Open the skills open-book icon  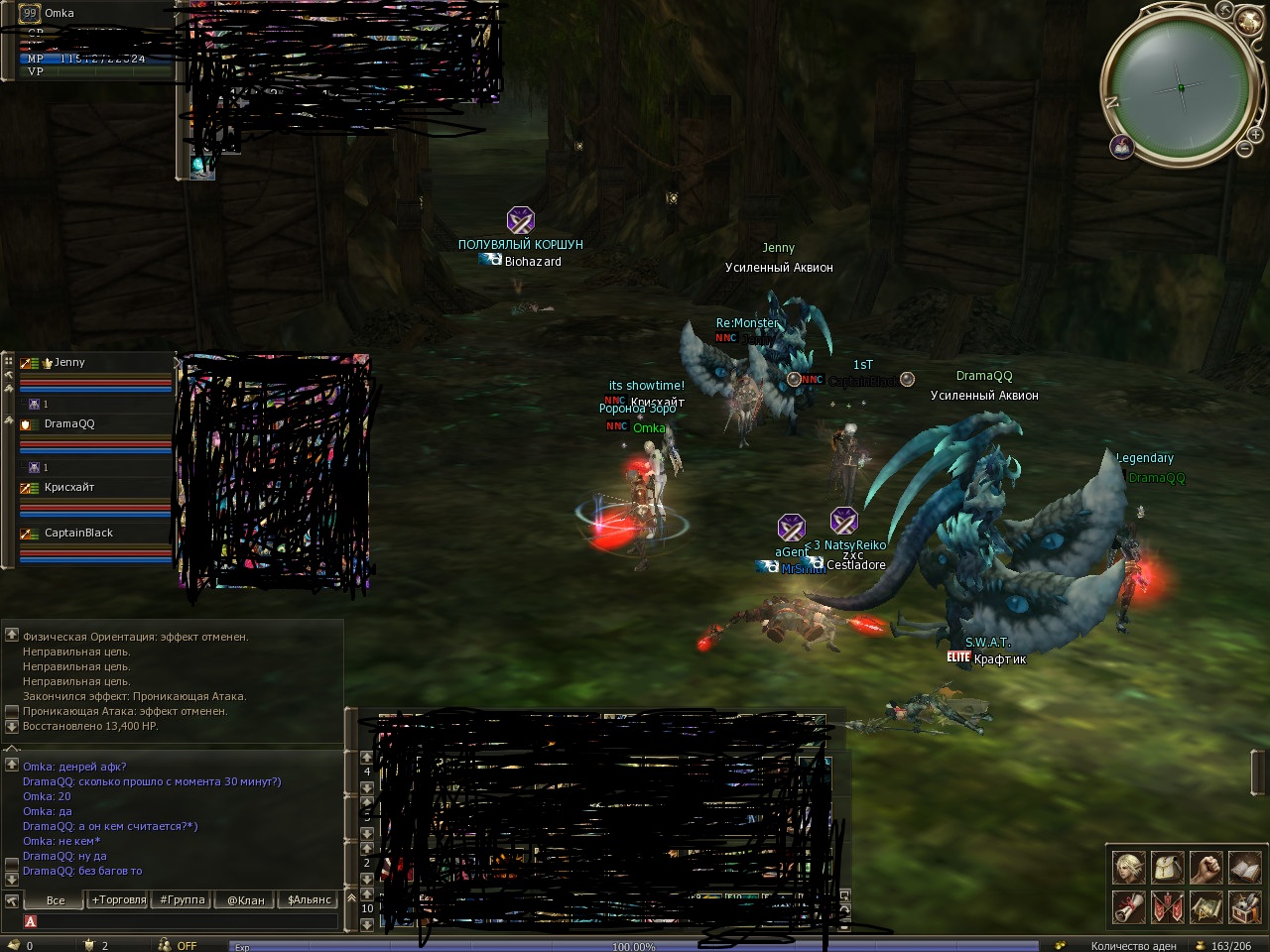coord(1244,868)
